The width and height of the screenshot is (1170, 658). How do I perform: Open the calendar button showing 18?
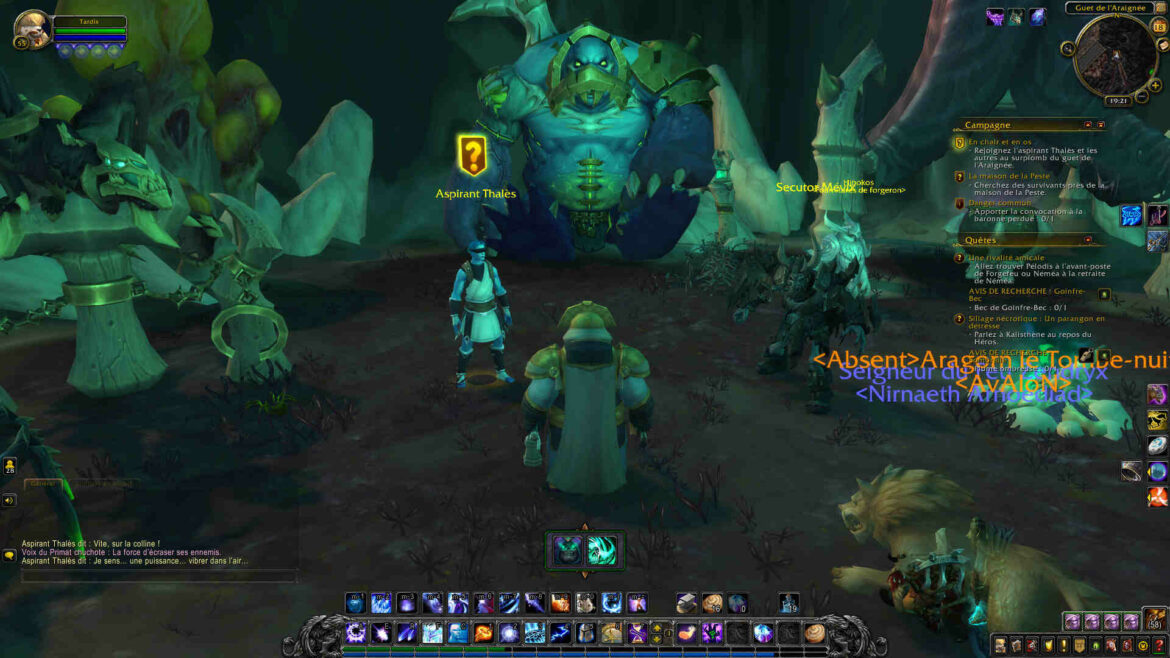[x=1159, y=27]
